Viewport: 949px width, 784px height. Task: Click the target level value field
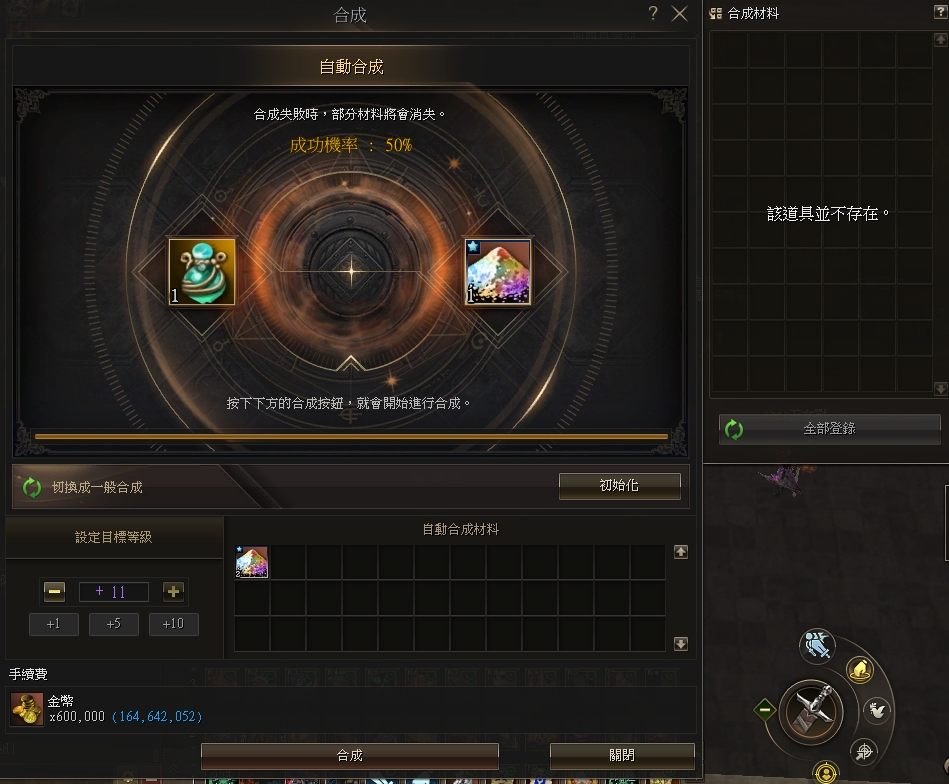point(114,592)
